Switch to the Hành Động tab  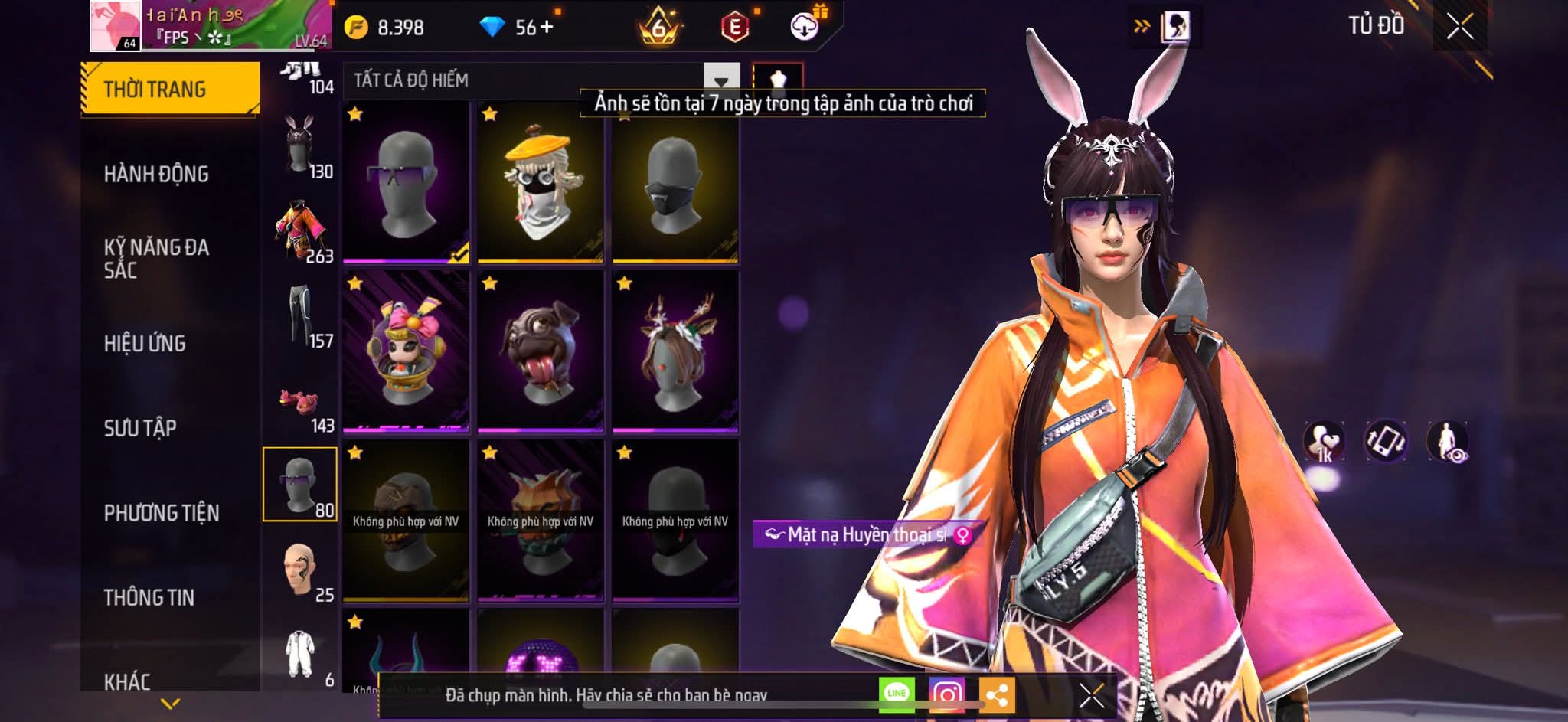156,174
